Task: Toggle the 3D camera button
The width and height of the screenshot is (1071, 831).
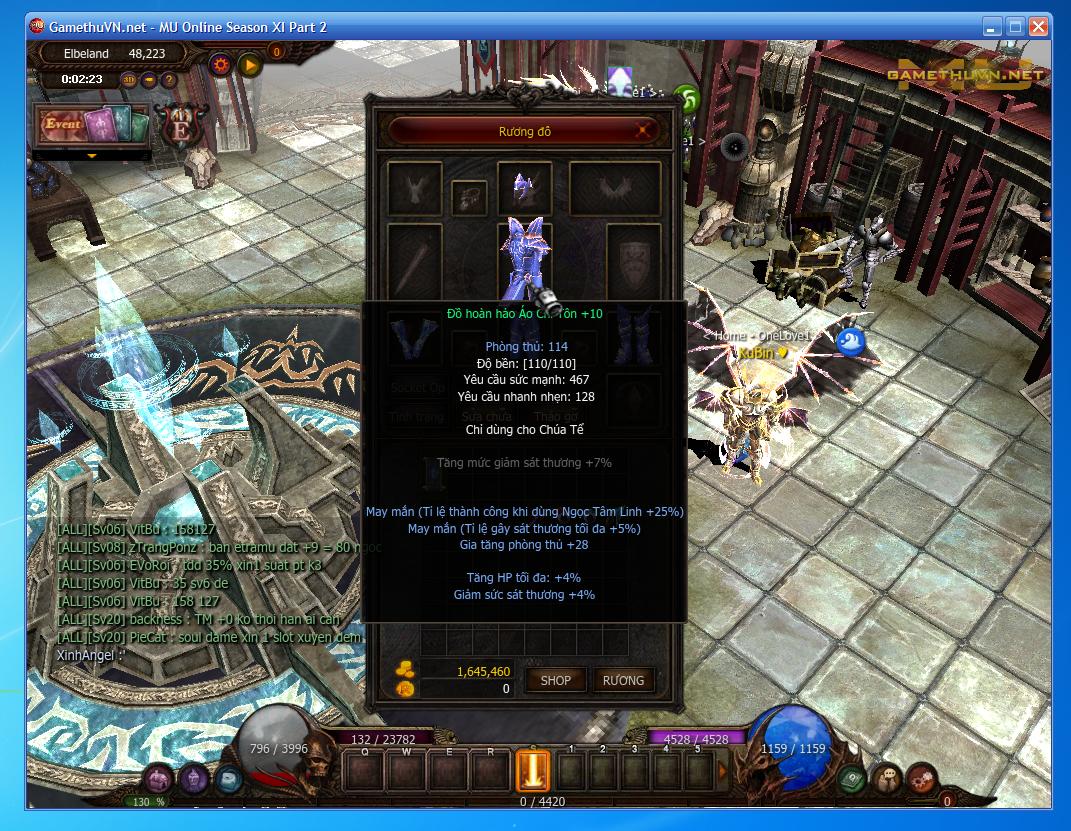Action: click(129, 79)
